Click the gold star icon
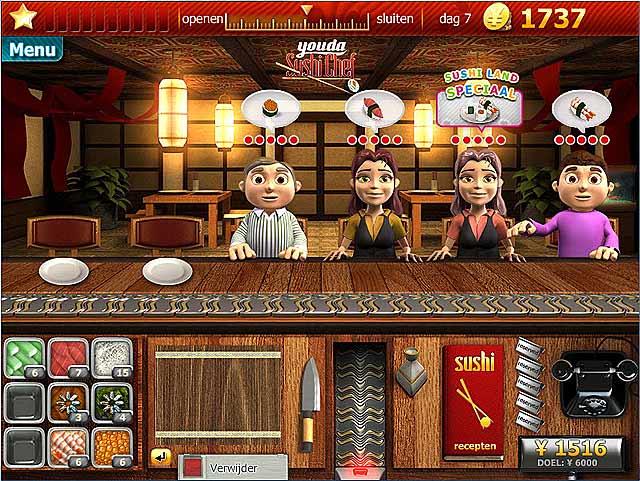The width and height of the screenshot is (640, 481). (20, 17)
